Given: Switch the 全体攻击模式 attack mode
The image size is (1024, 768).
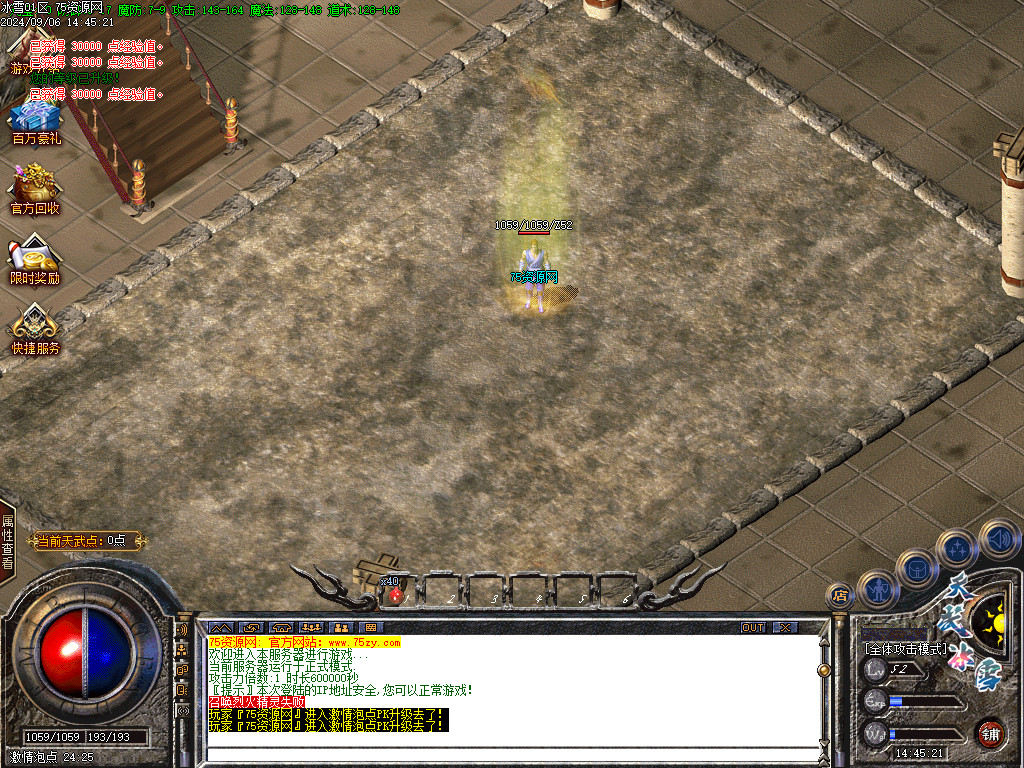Looking at the screenshot, I should (906, 649).
